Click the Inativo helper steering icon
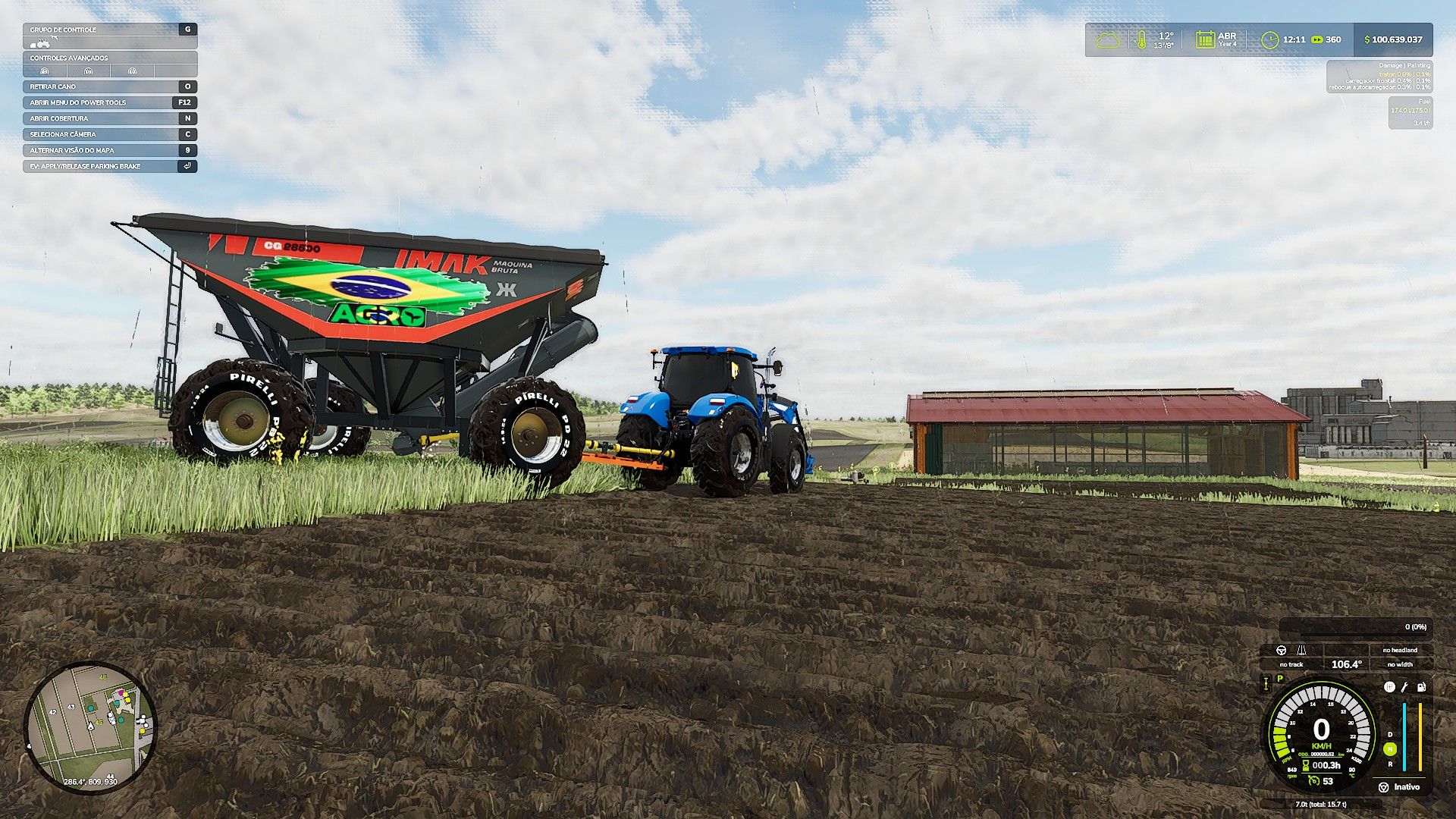1456x819 pixels. coord(1383,787)
